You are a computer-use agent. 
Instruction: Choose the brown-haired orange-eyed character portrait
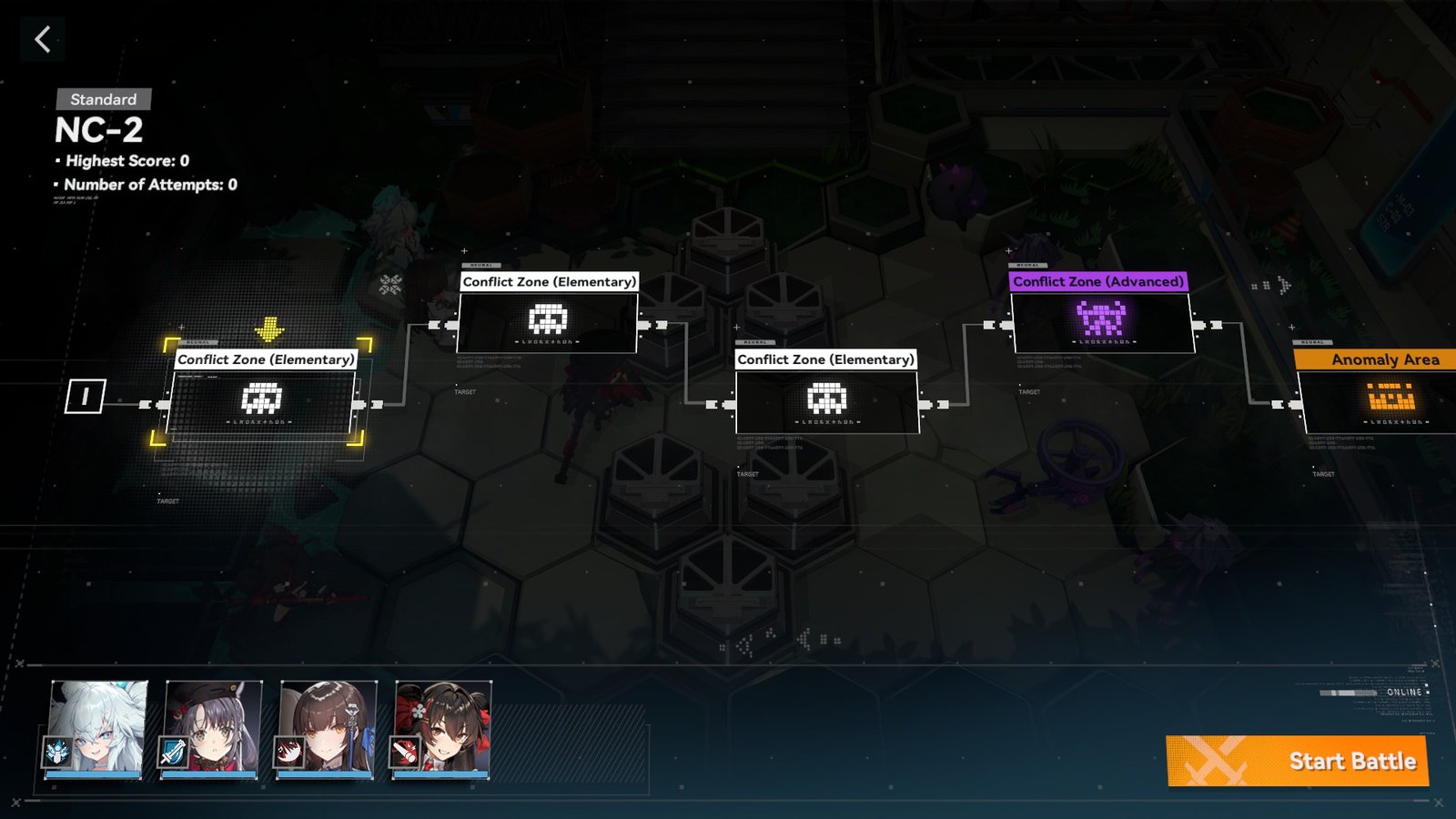(x=328, y=729)
